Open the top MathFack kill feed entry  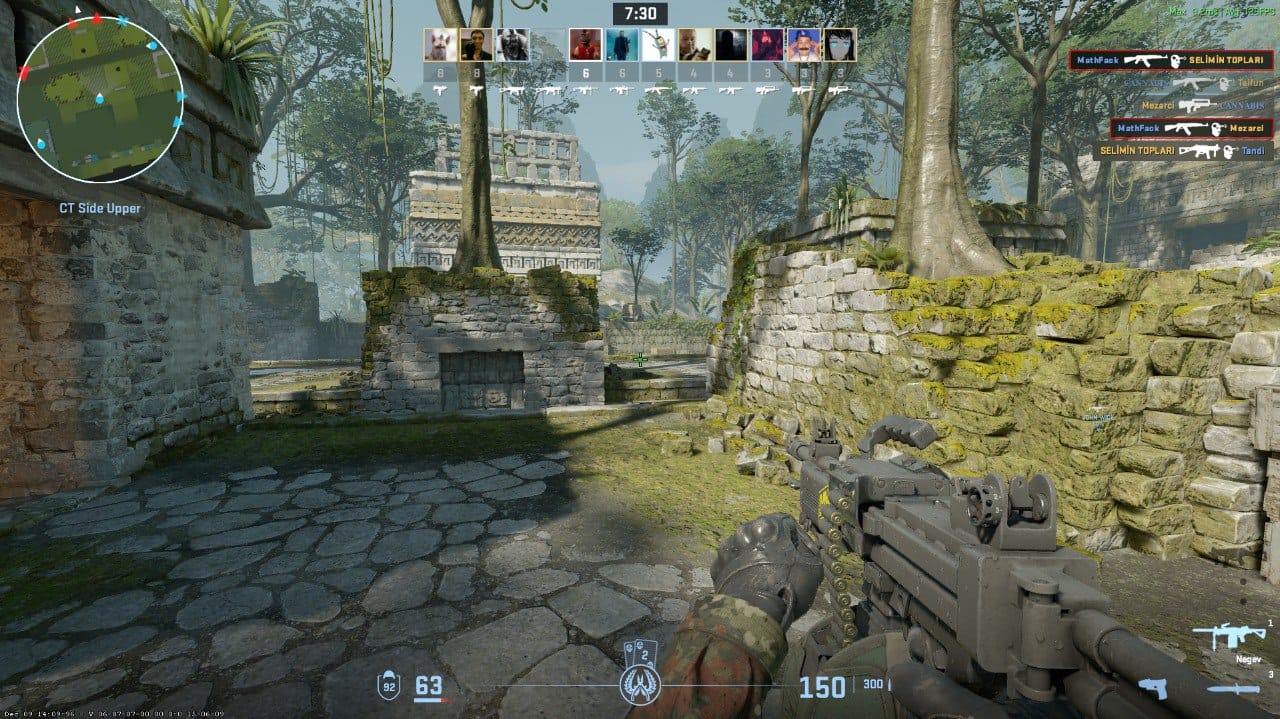click(1171, 61)
